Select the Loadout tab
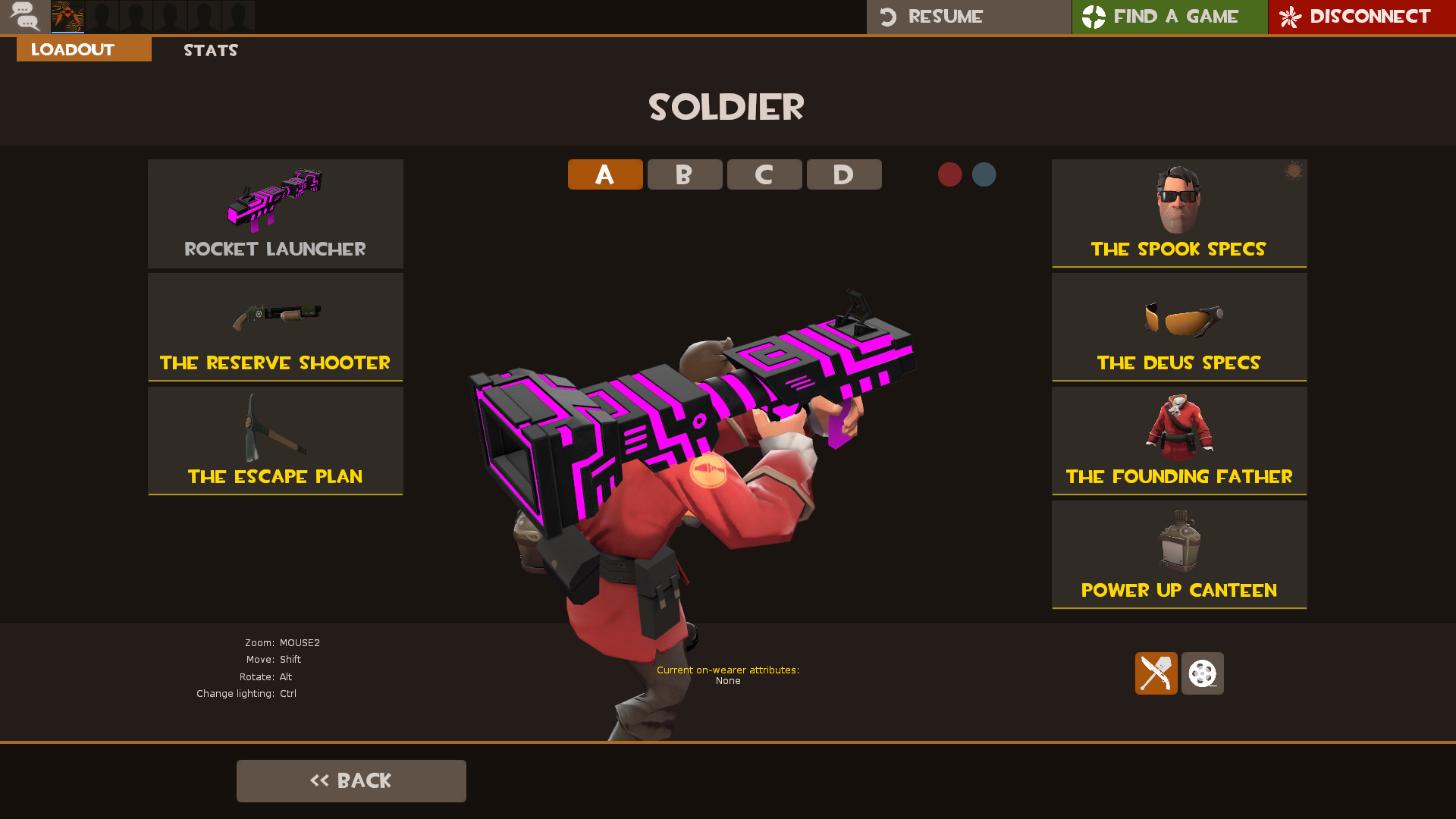The height and width of the screenshot is (819, 1456). [72, 49]
